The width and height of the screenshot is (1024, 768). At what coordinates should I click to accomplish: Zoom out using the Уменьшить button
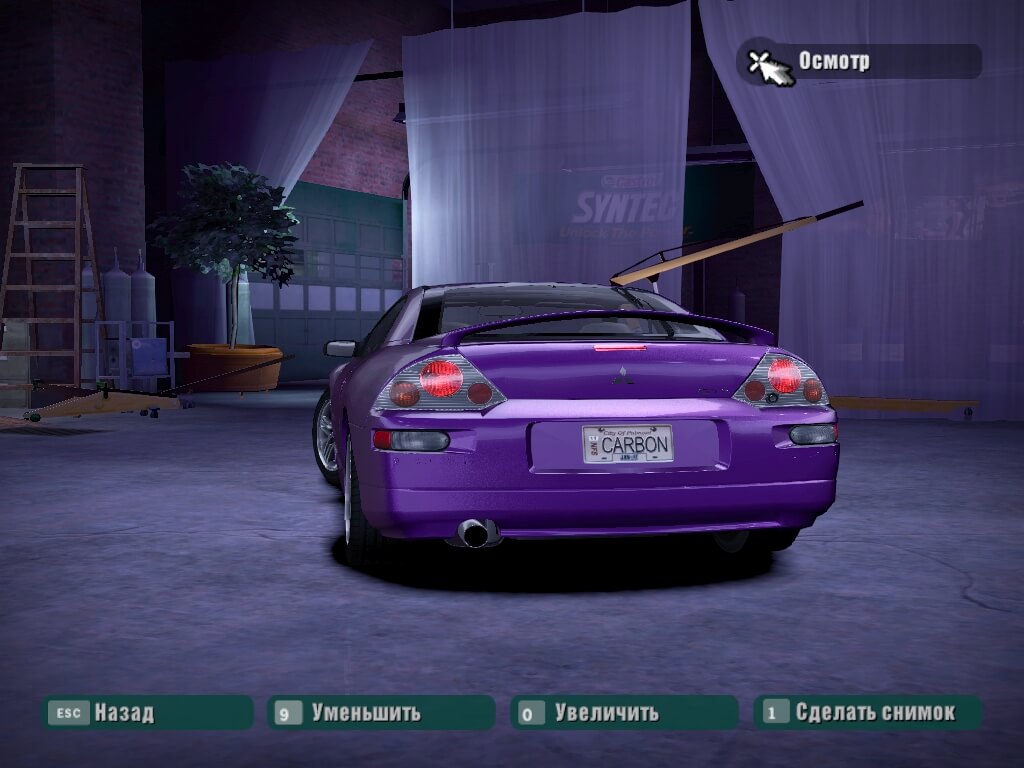tap(380, 712)
